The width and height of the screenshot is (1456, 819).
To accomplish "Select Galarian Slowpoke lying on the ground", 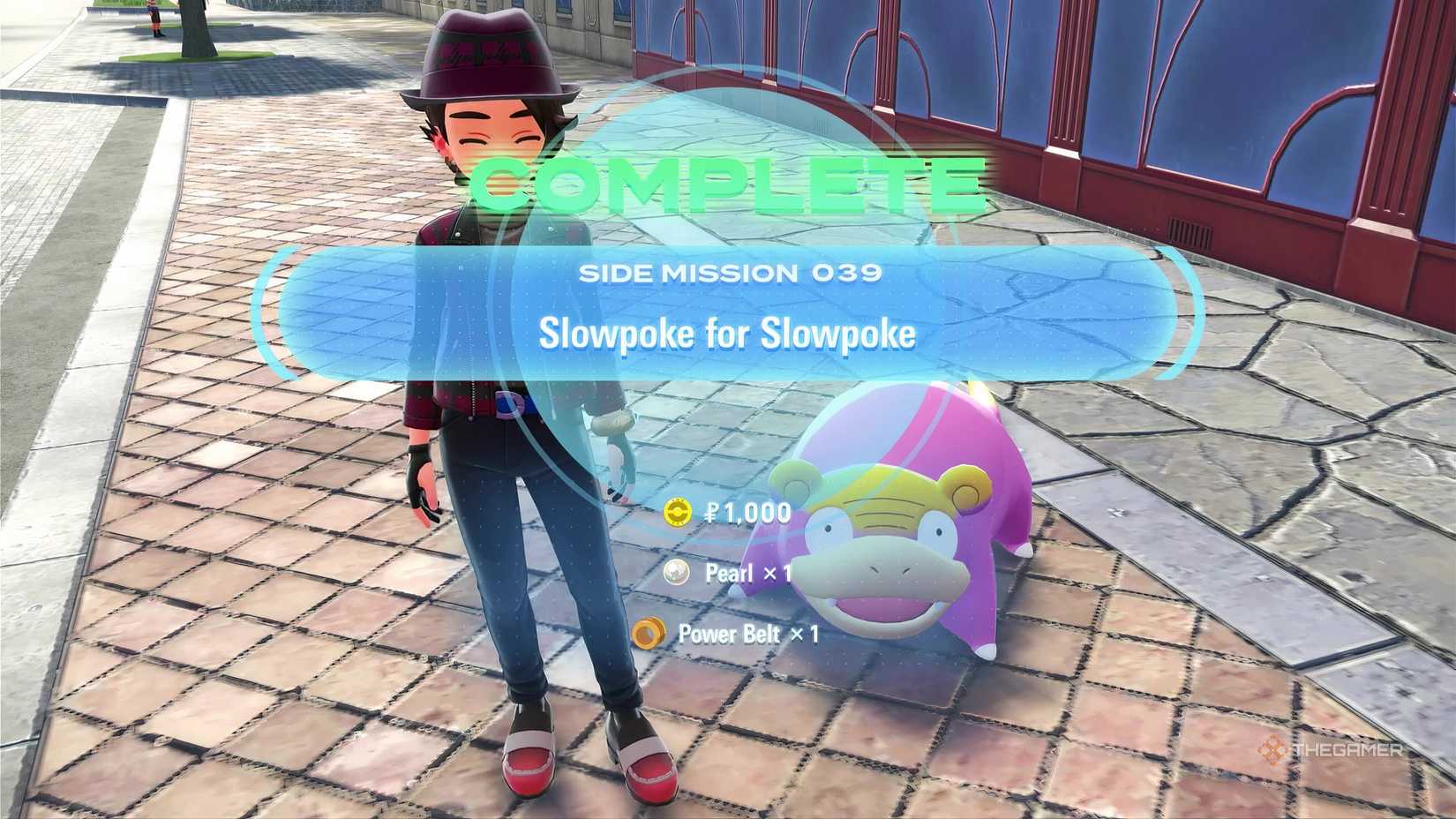I will [882, 547].
